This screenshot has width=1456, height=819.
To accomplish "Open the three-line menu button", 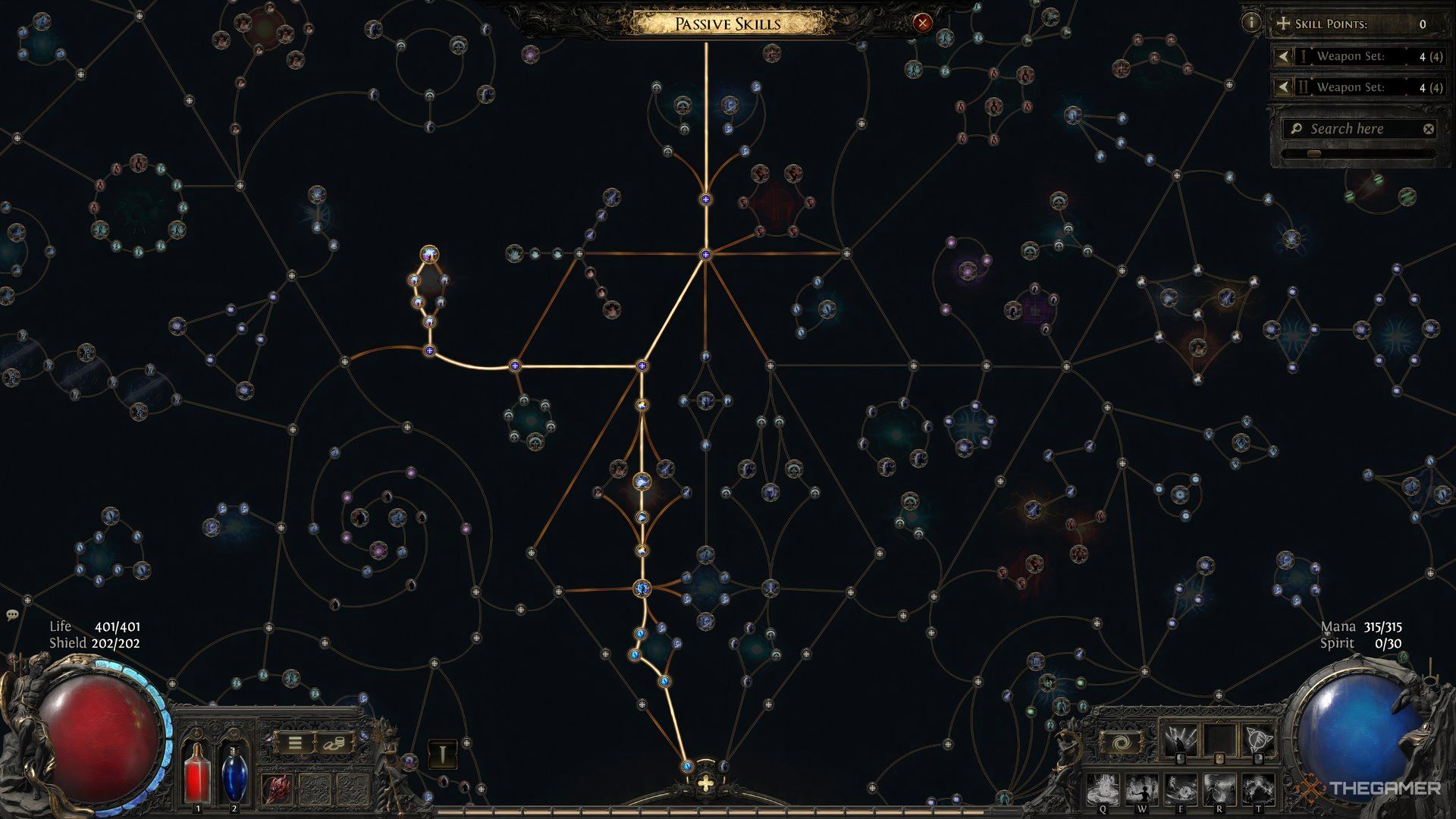I will [294, 744].
